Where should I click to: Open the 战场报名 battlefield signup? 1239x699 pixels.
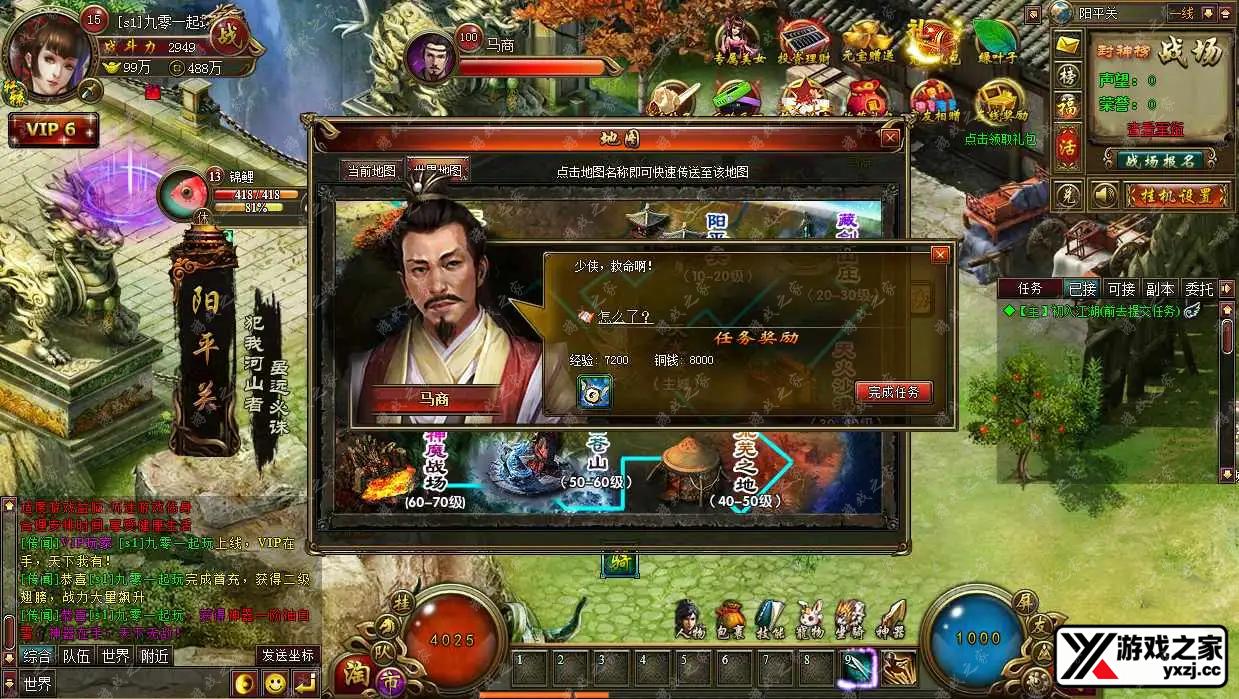point(1159,160)
